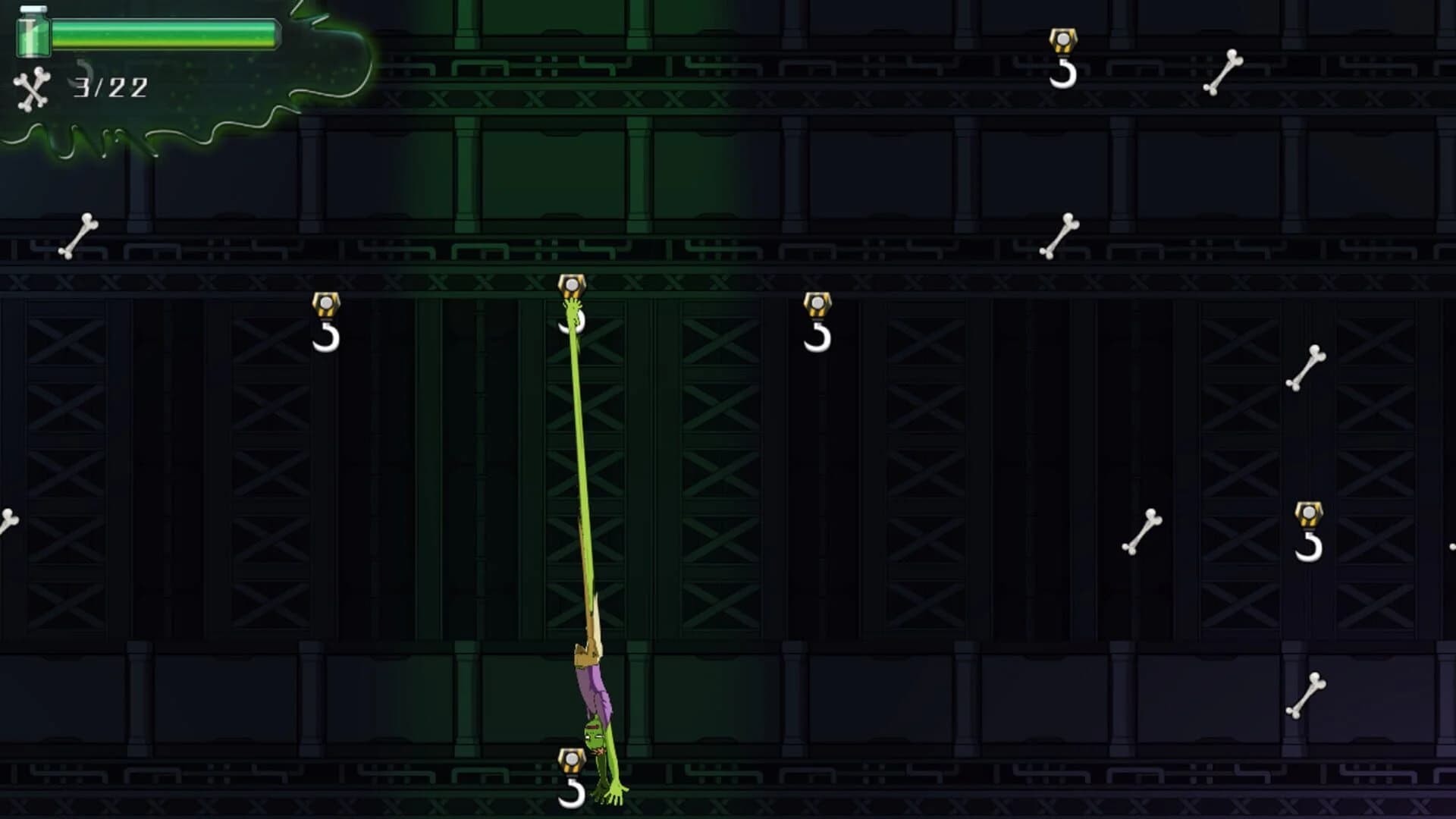Click the gold anchor block above the center hook
This screenshot has width=1456, height=819.
[573, 284]
